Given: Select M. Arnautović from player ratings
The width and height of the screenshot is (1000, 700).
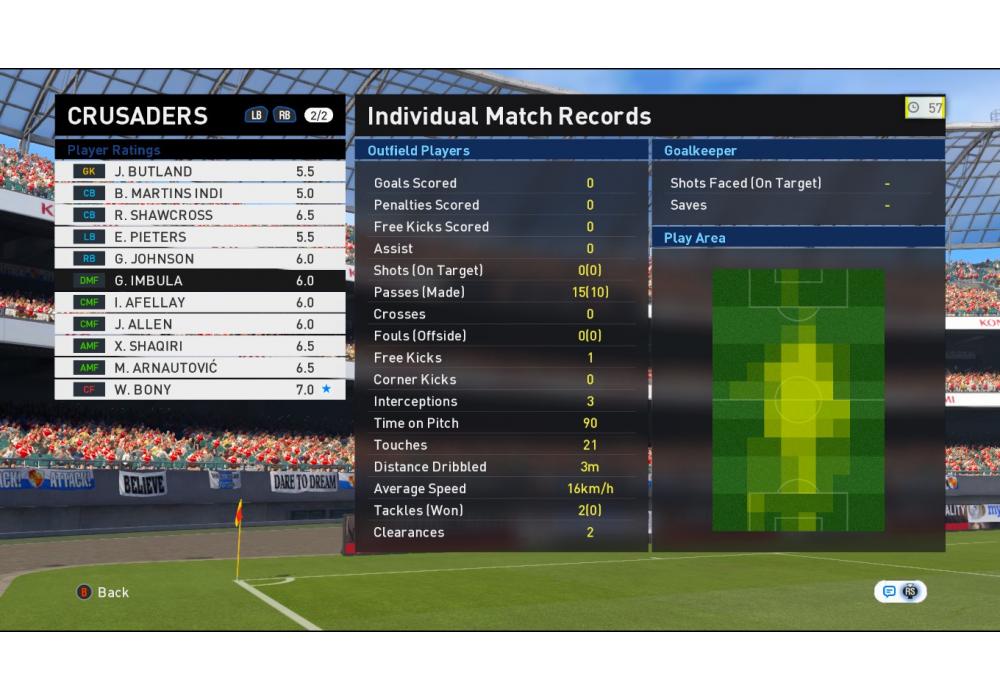Looking at the screenshot, I should [x=200, y=368].
